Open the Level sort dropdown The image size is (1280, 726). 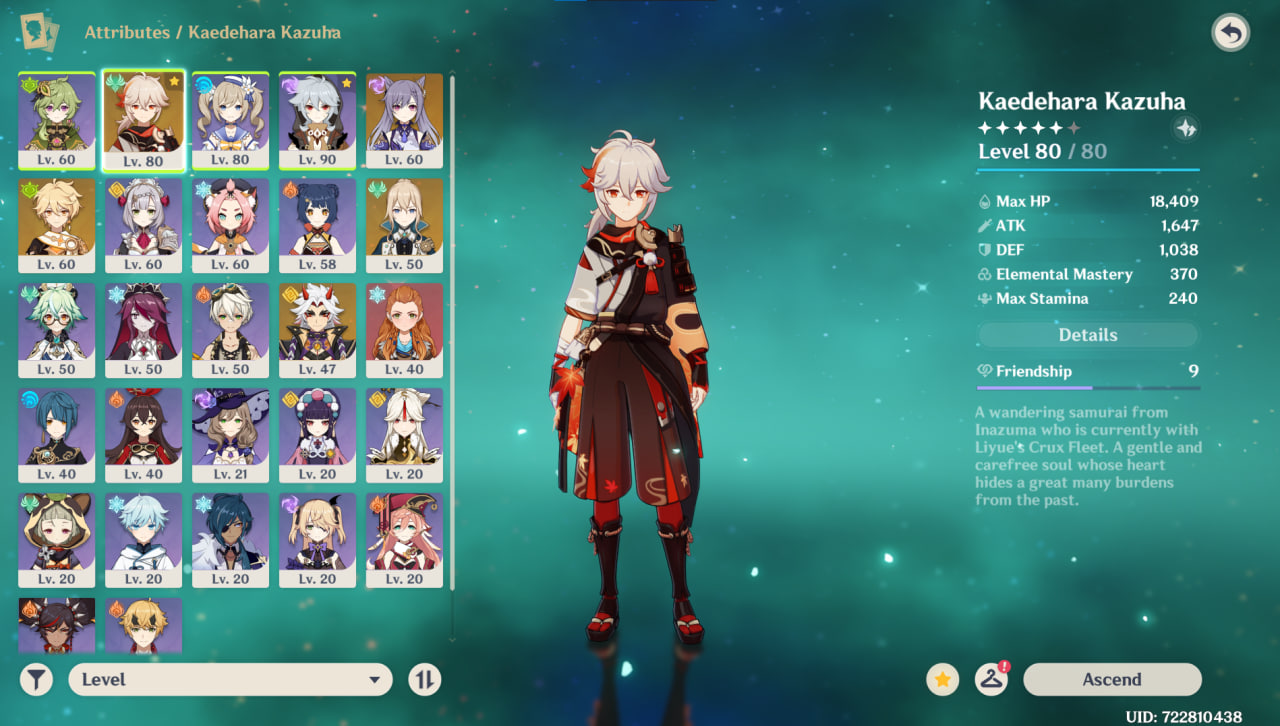[x=229, y=680]
